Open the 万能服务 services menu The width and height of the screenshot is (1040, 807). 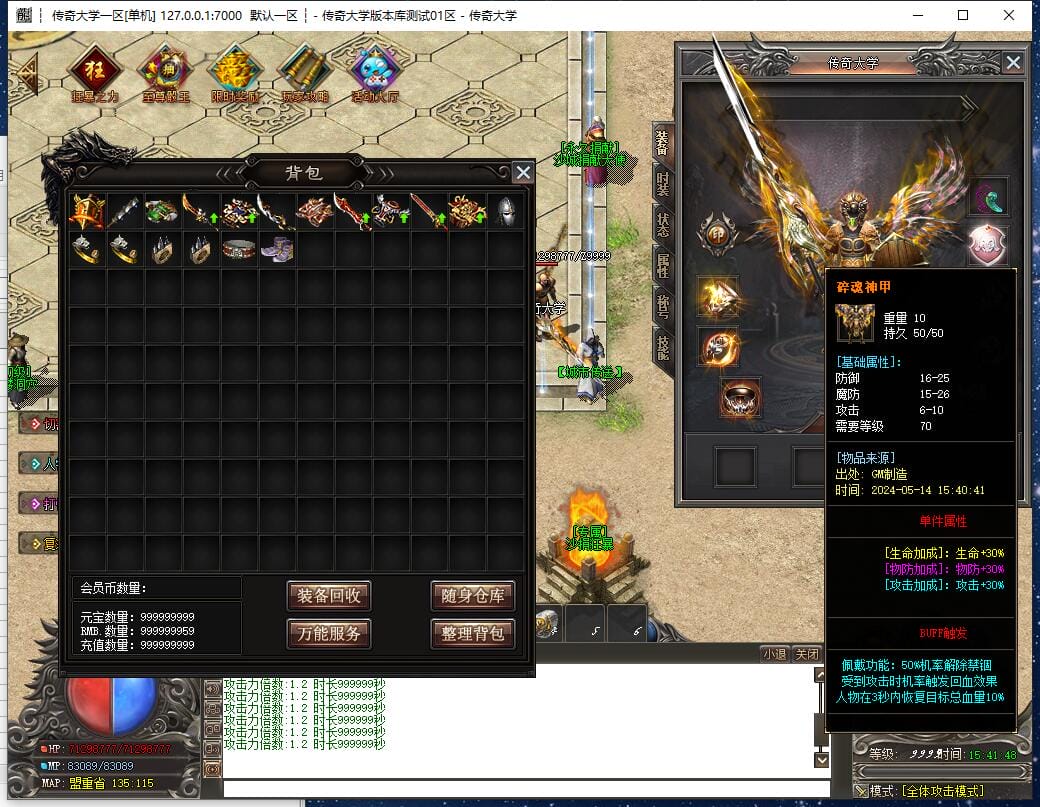coord(329,633)
